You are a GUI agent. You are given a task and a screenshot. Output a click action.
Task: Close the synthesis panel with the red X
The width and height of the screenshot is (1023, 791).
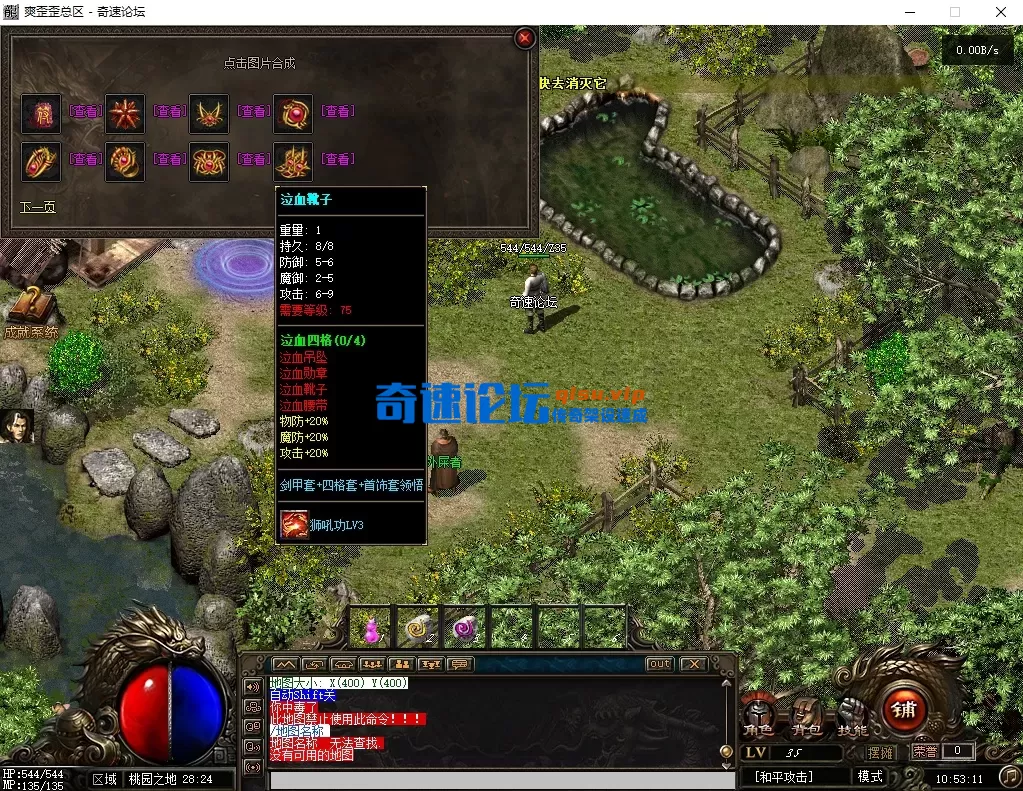coord(524,39)
